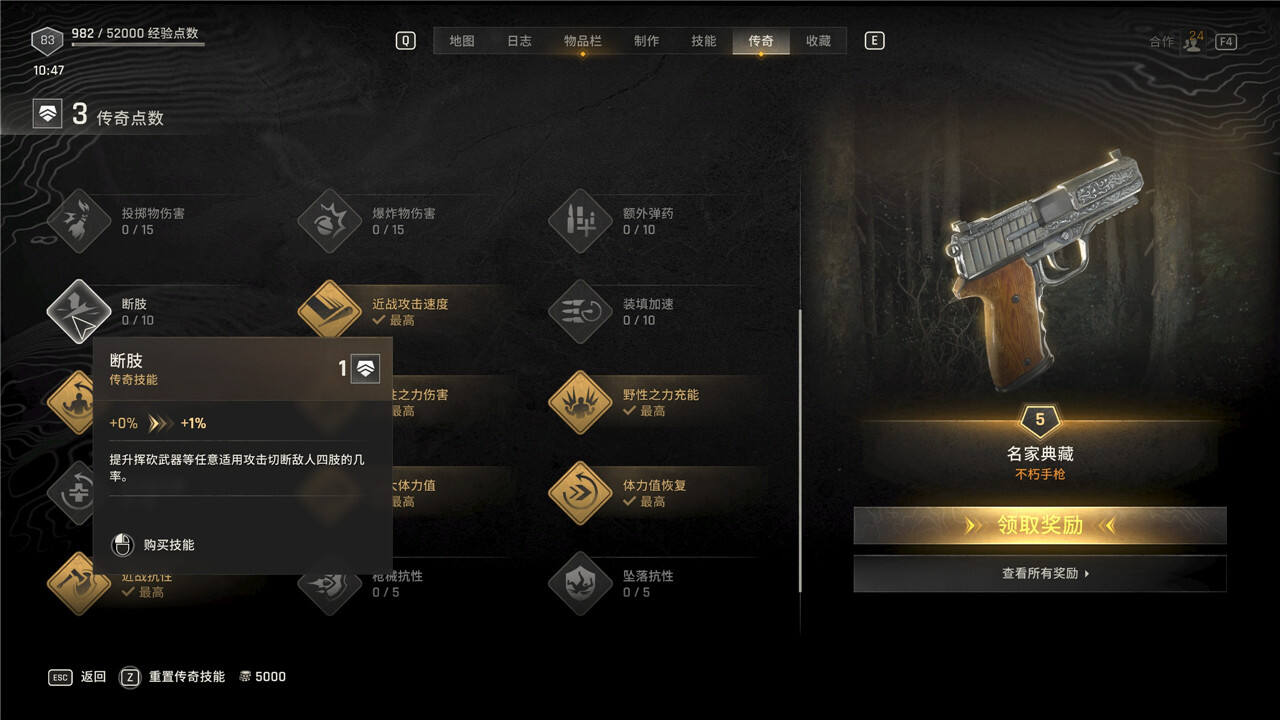
Task: Pick the 装填加速 legend skill
Action: point(580,311)
